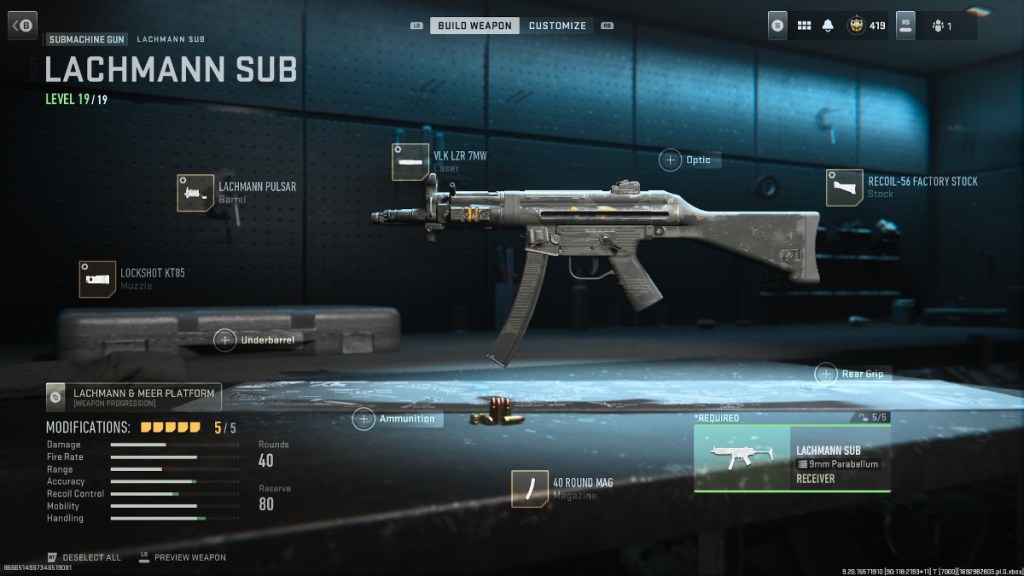Select the Lachmann Sub receiver card
Viewport: 1024px width, 576px height.
(791, 459)
